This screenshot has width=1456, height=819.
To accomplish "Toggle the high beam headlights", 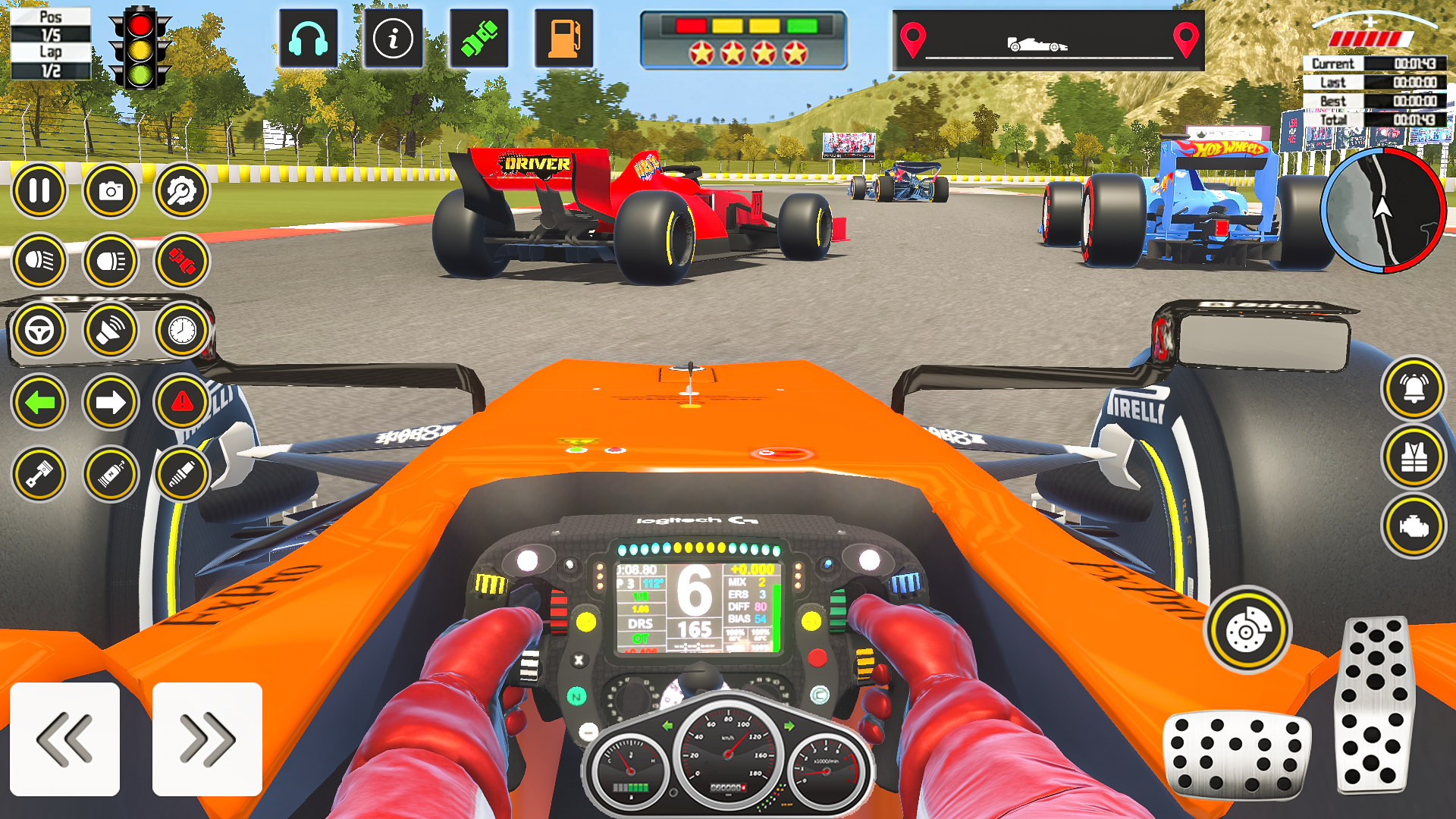I will click(110, 261).
